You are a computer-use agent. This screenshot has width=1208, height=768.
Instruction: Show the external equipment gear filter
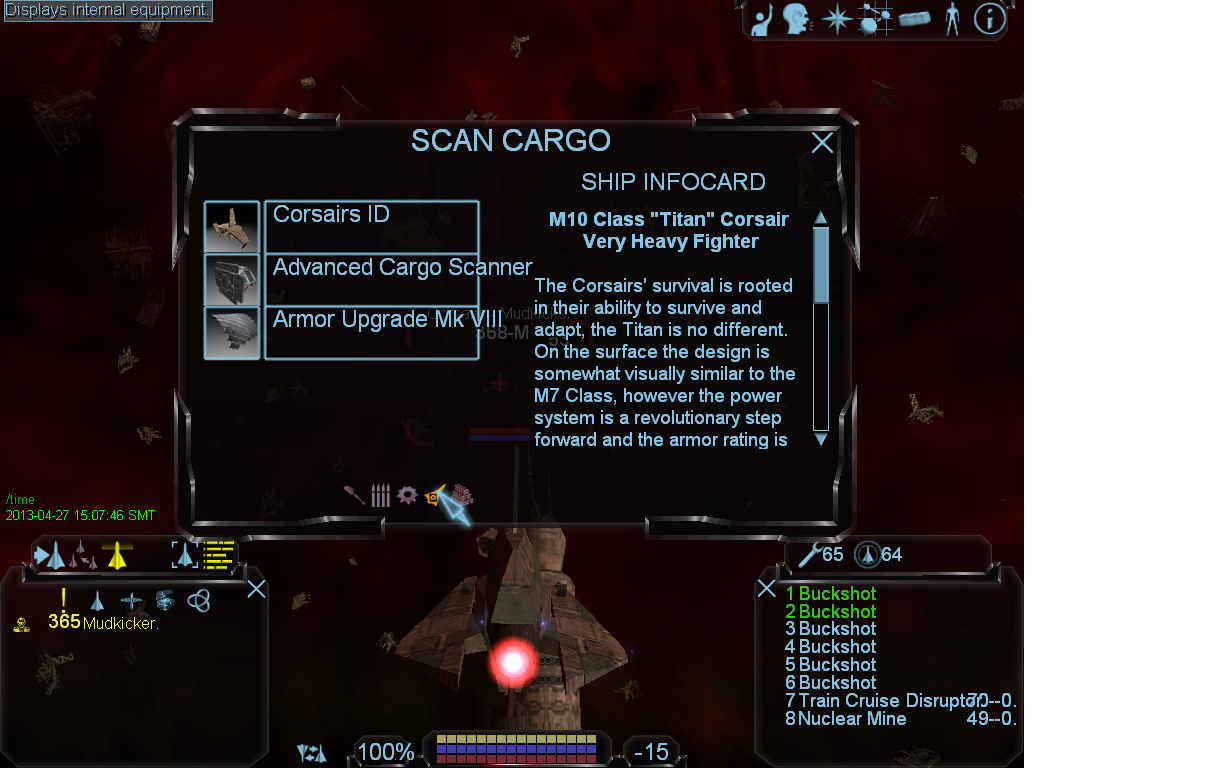407,494
